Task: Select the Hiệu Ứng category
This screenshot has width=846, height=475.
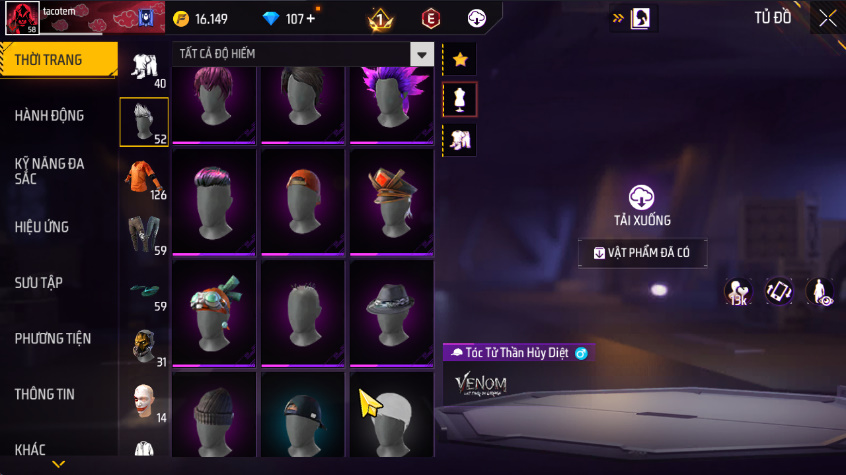Action: point(42,227)
